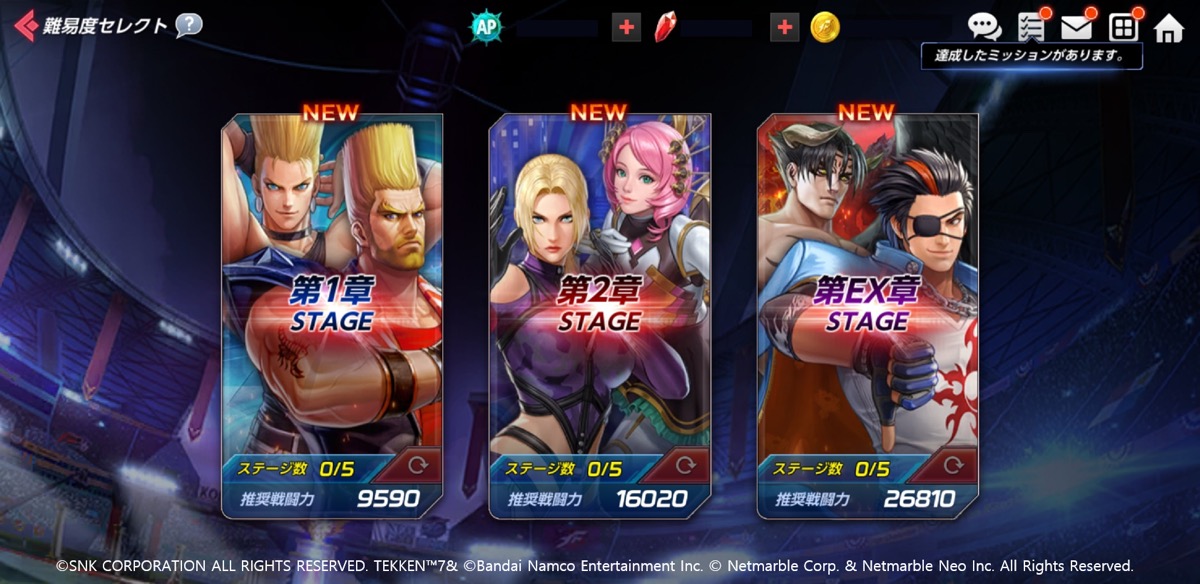Go back using the red arrow
Screen dimensions: 1200x584
pos(26,26)
